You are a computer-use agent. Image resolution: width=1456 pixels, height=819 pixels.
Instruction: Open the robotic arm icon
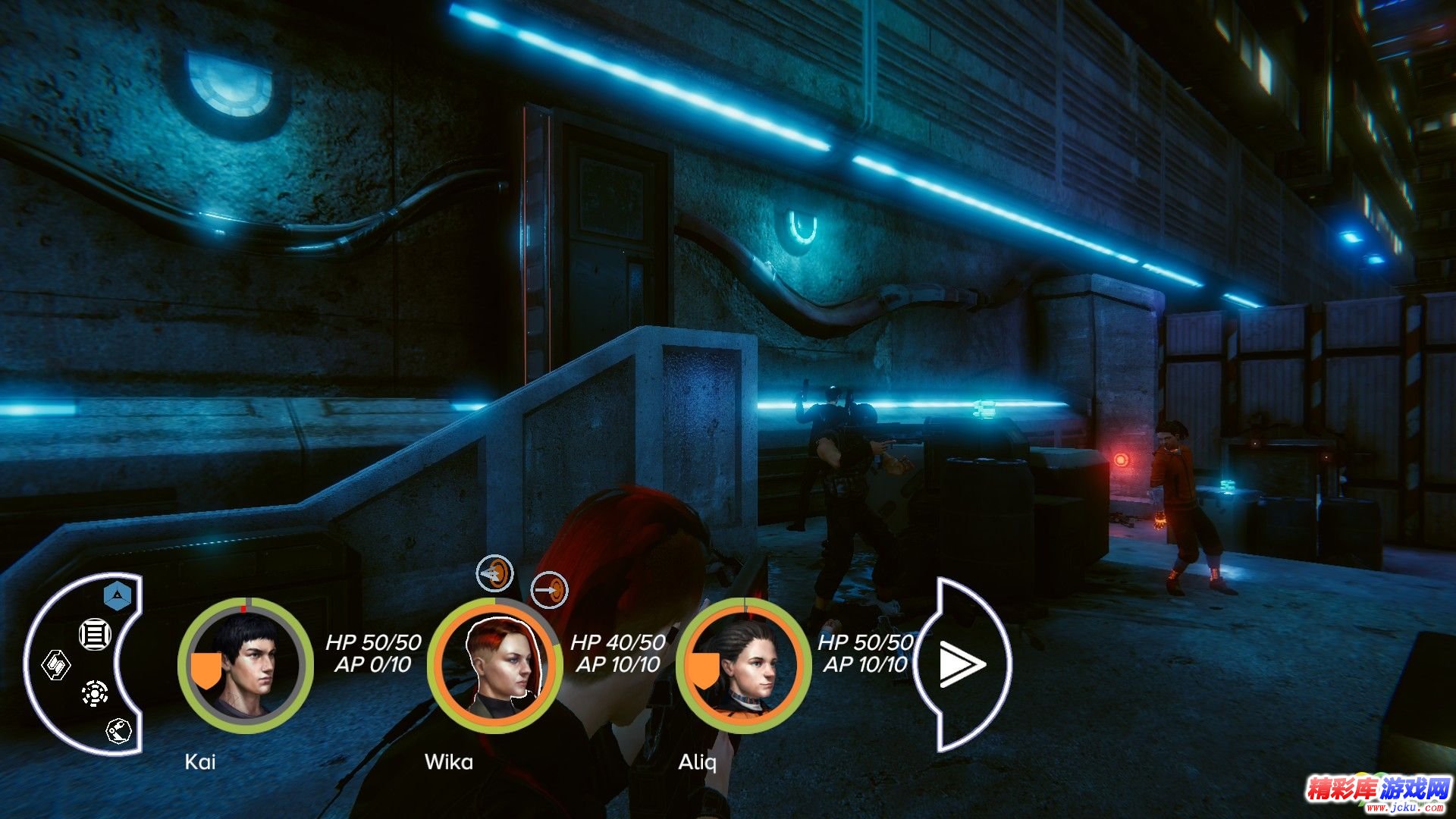pos(118,731)
